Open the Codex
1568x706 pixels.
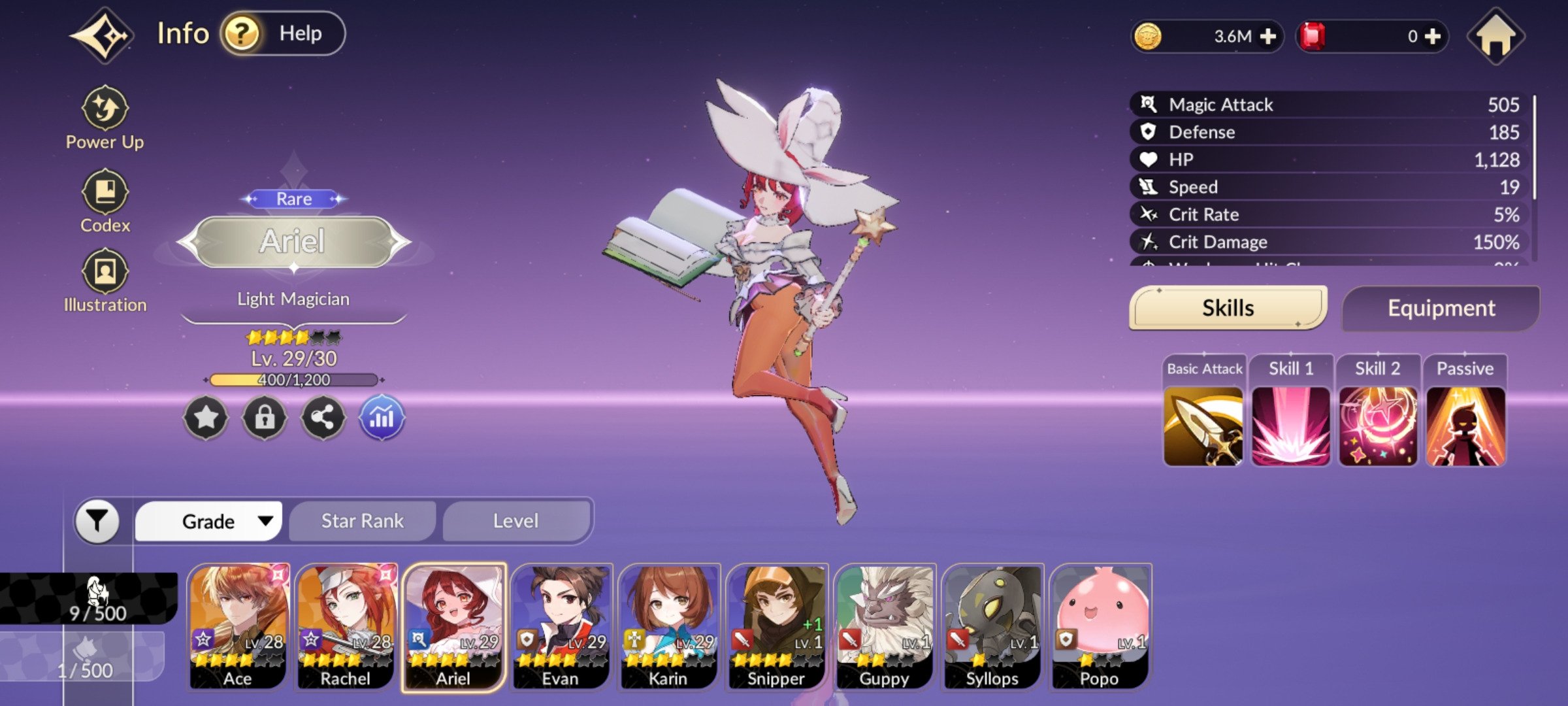(x=105, y=201)
